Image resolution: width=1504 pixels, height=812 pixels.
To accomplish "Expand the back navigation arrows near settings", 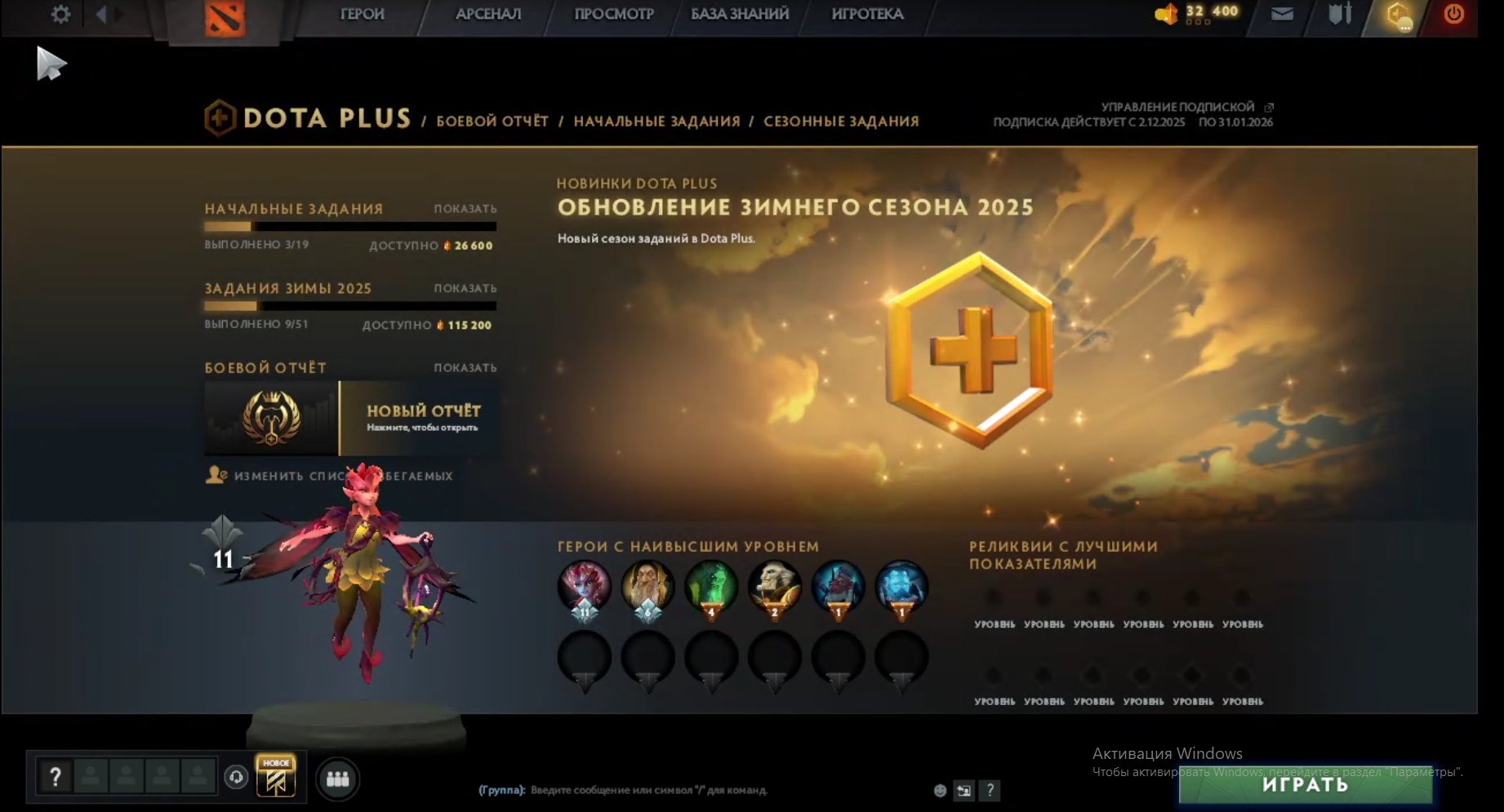I will pyautogui.click(x=101, y=14).
